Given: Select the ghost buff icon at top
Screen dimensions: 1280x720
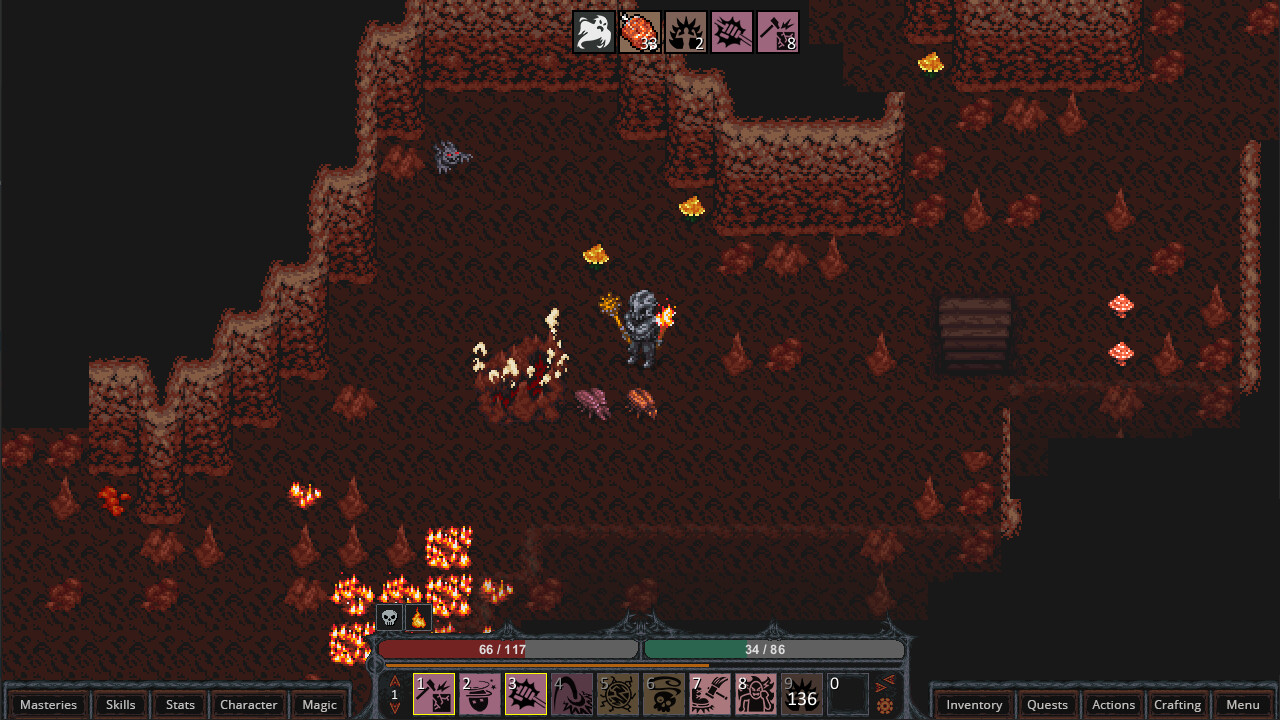Looking at the screenshot, I should coord(594,31).
